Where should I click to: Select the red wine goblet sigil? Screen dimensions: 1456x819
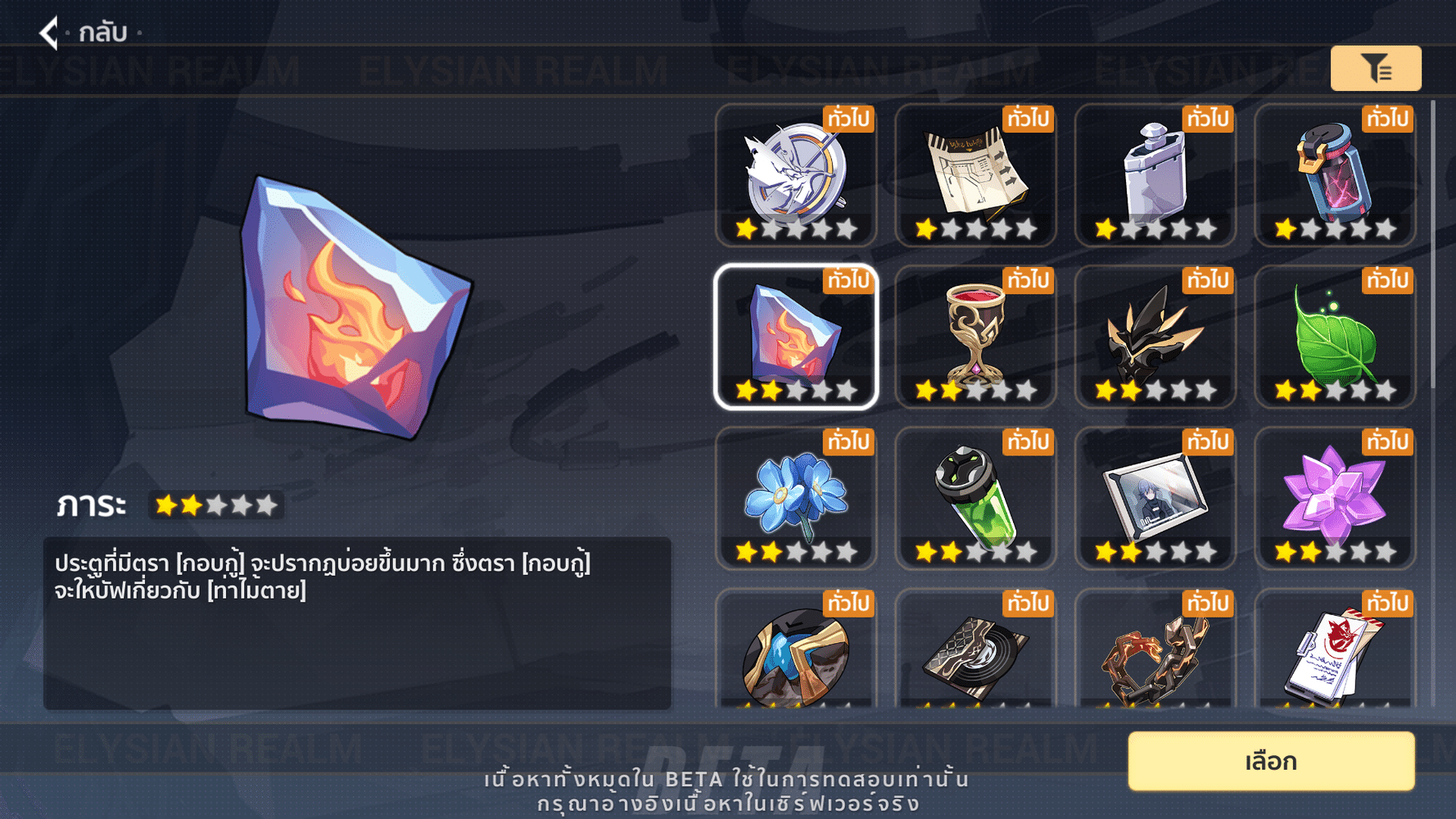click(x=975, y=337)
